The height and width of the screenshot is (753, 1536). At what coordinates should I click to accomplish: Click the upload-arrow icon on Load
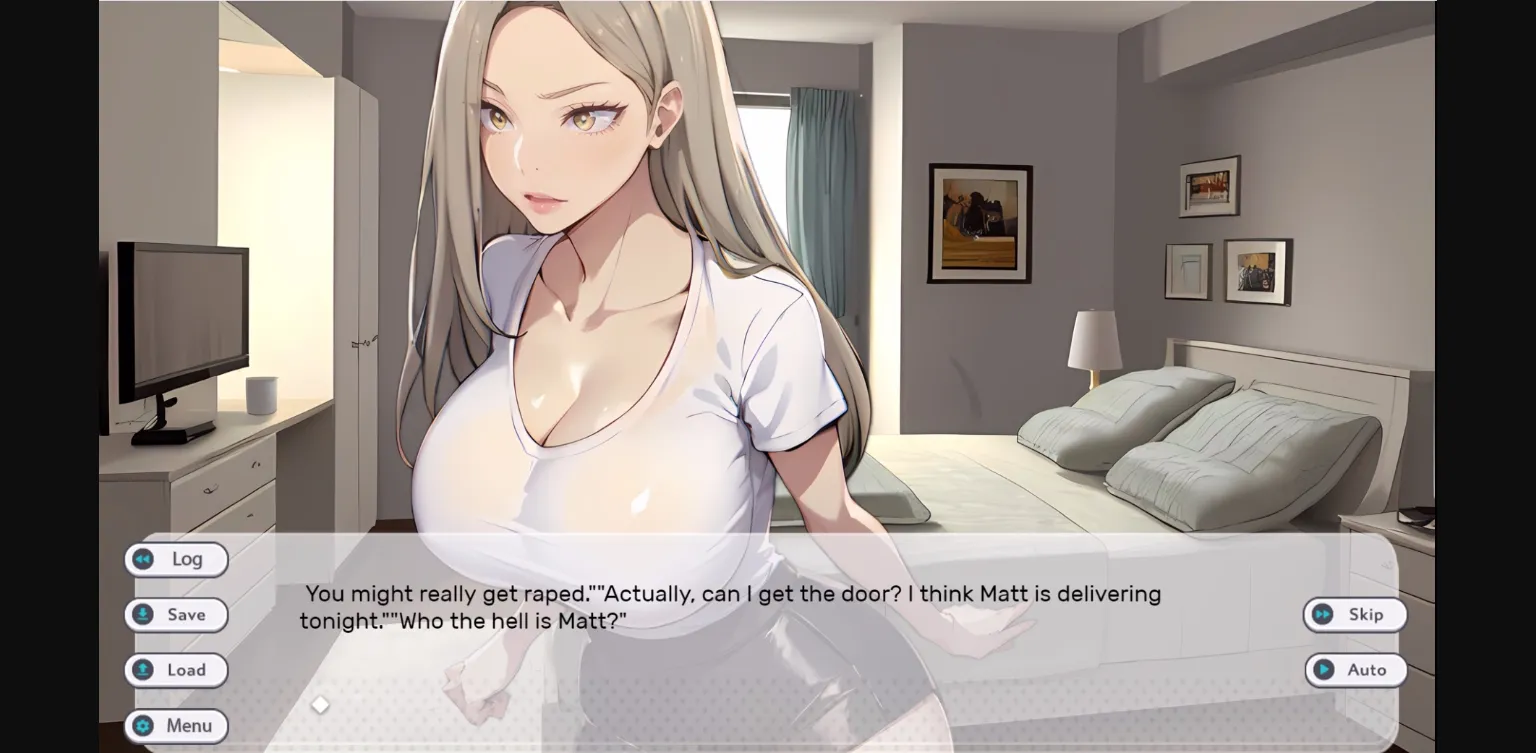(x=142, y=670)
